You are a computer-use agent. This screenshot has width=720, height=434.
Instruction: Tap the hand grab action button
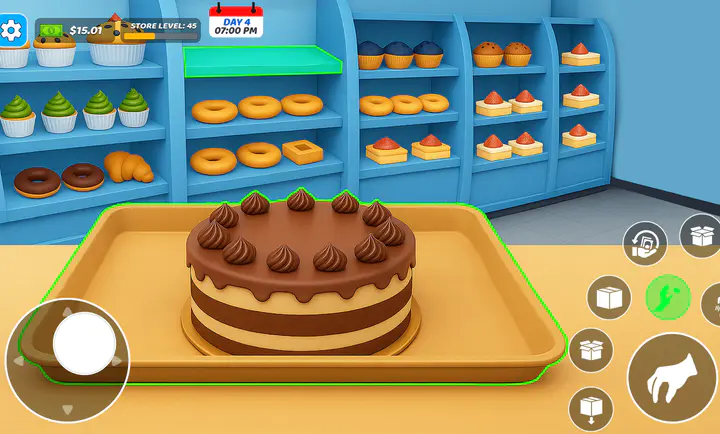(x=671, y=379)
